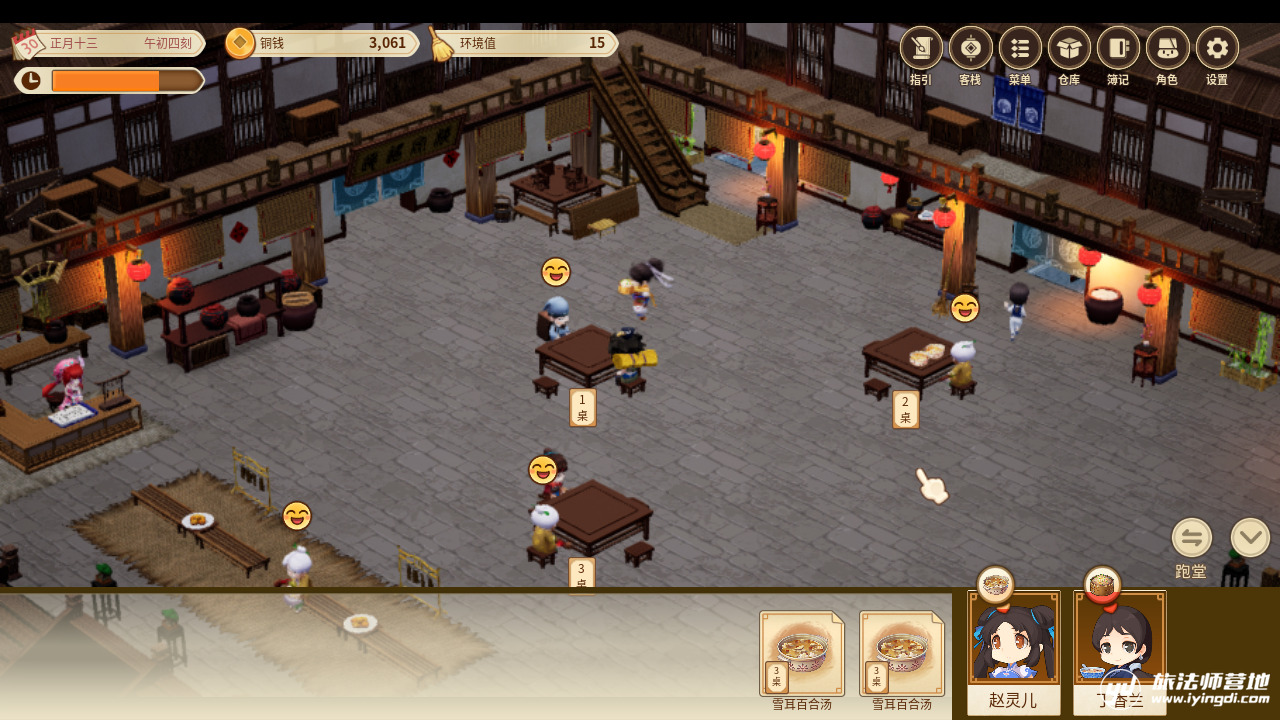1280x720 pixels.
Task: Click the 跑堂 swap arrows button
Action: [x=1191, y=538]
